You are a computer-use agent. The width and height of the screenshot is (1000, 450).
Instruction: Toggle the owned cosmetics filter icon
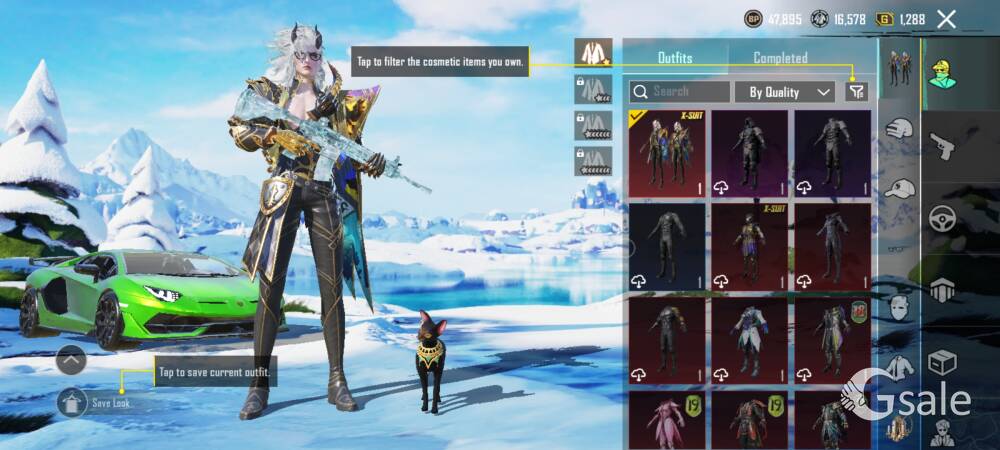pyautogui.click(x=856, y=92)
